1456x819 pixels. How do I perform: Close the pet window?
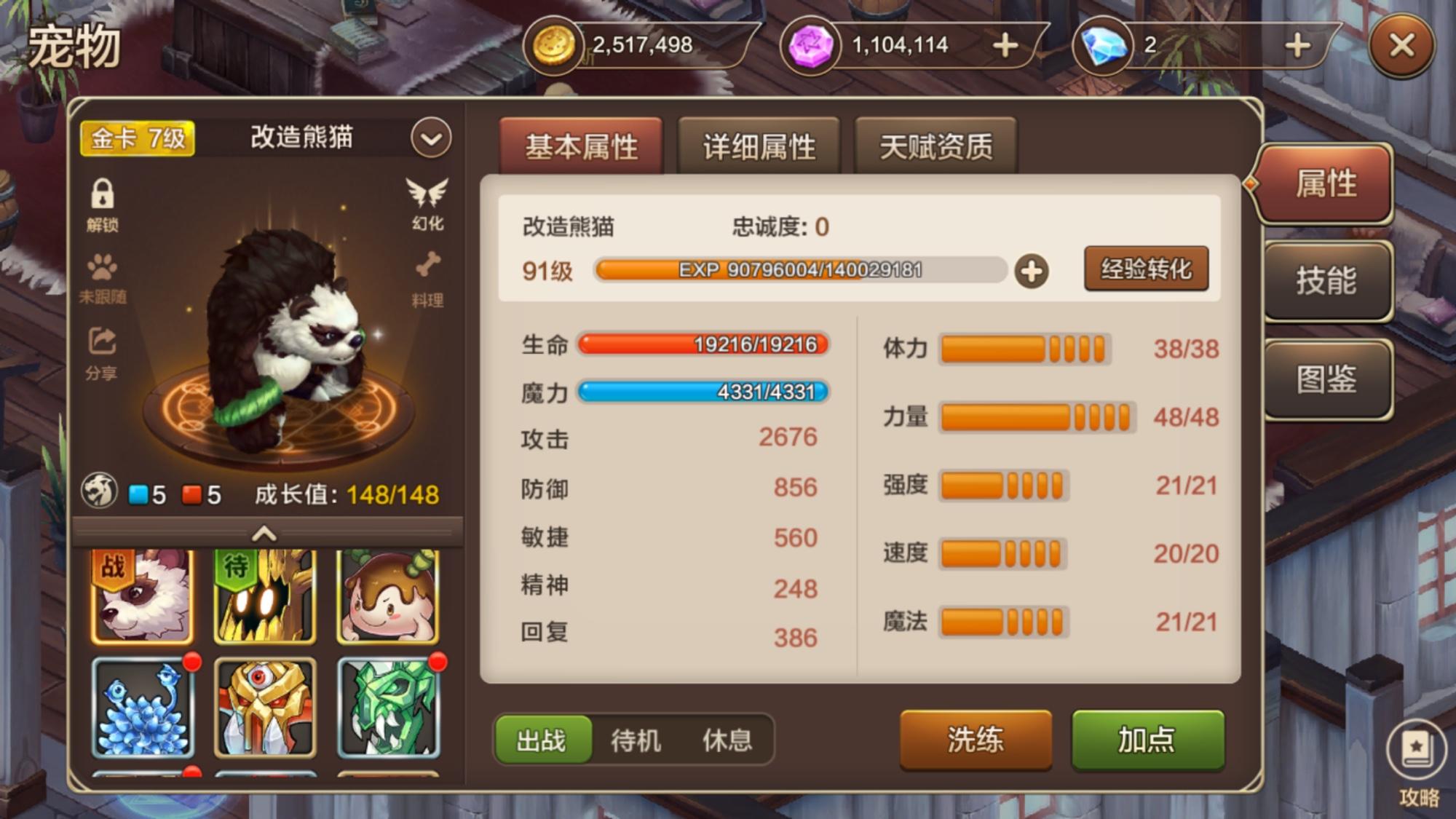1401,47
